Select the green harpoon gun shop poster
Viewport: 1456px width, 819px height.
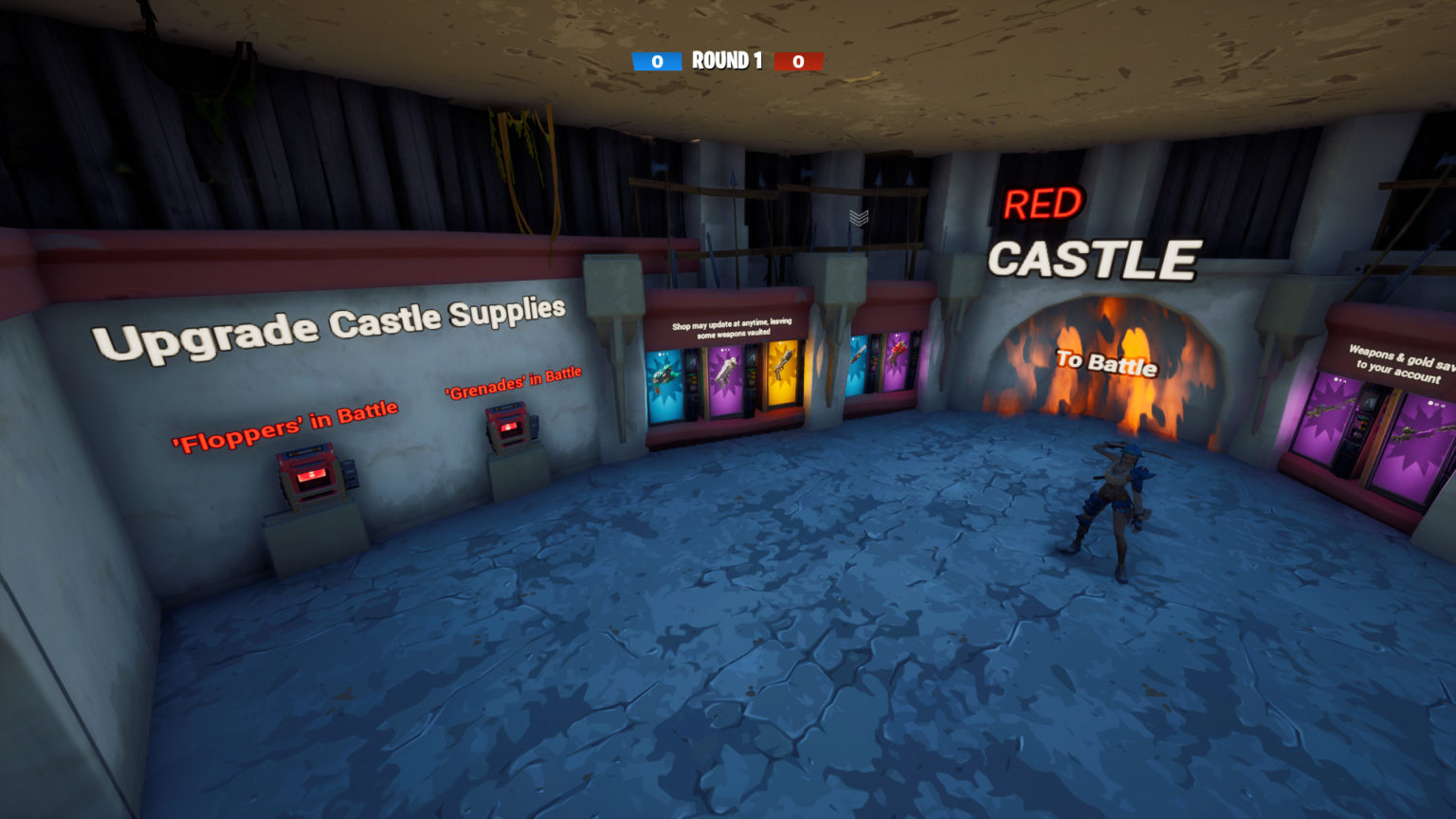(x=665, y=376)
